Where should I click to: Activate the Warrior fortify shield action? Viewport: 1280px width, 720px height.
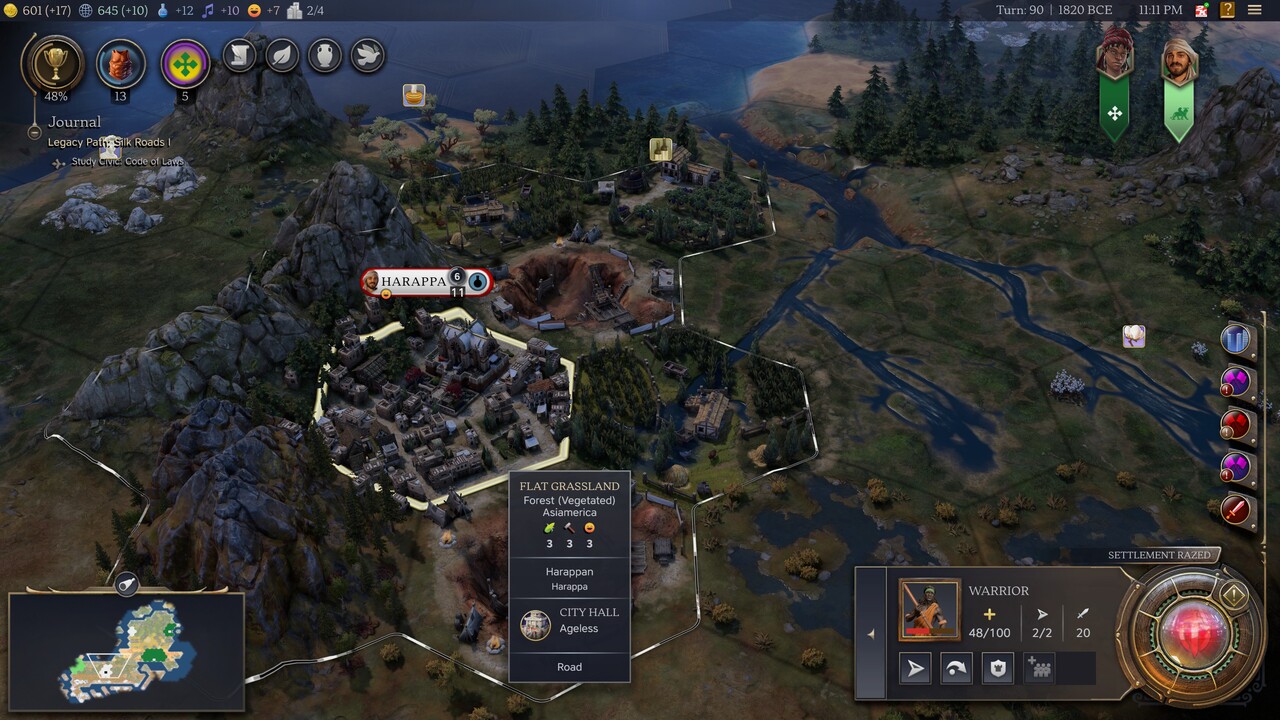click(997, 669)
